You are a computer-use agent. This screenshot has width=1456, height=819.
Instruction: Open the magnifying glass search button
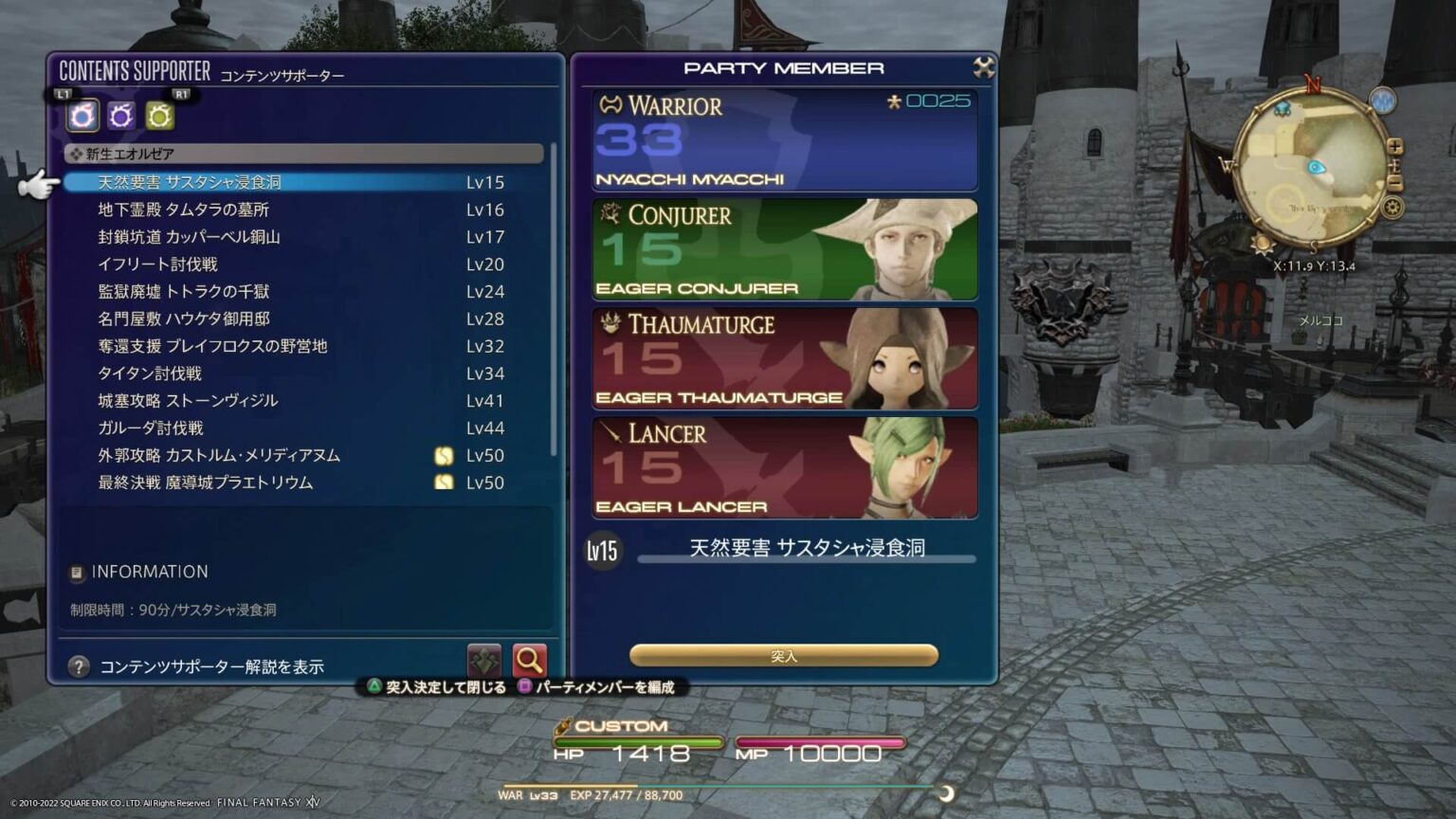529,660
